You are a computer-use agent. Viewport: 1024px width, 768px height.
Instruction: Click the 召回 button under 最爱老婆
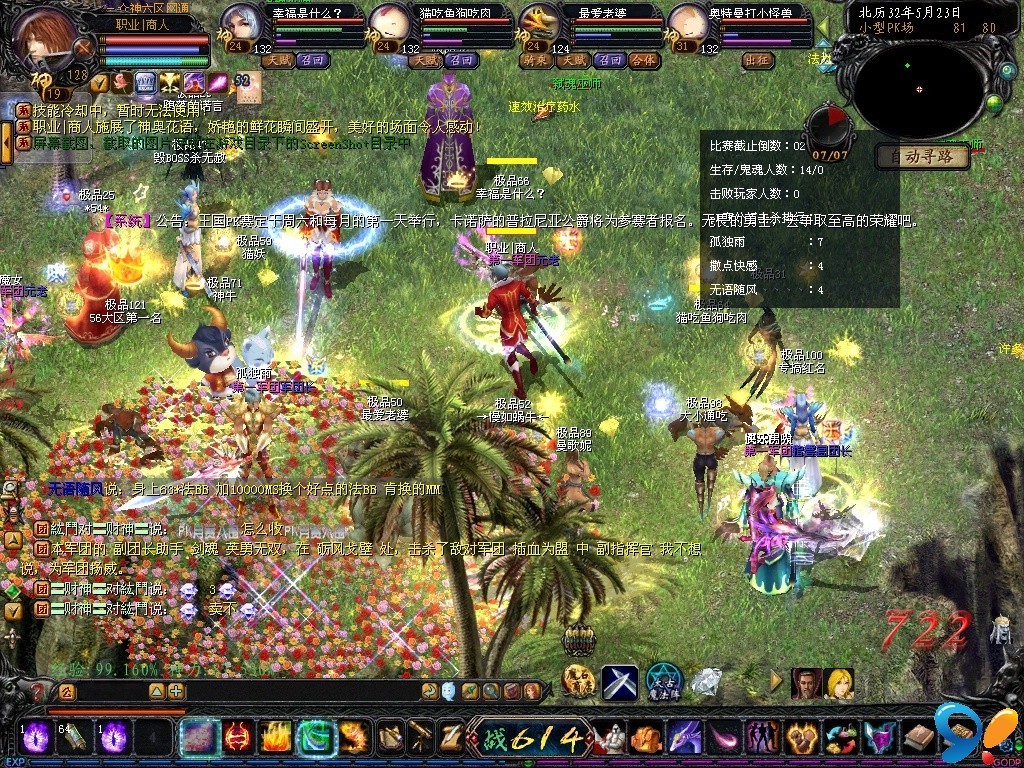pos(607,60)
